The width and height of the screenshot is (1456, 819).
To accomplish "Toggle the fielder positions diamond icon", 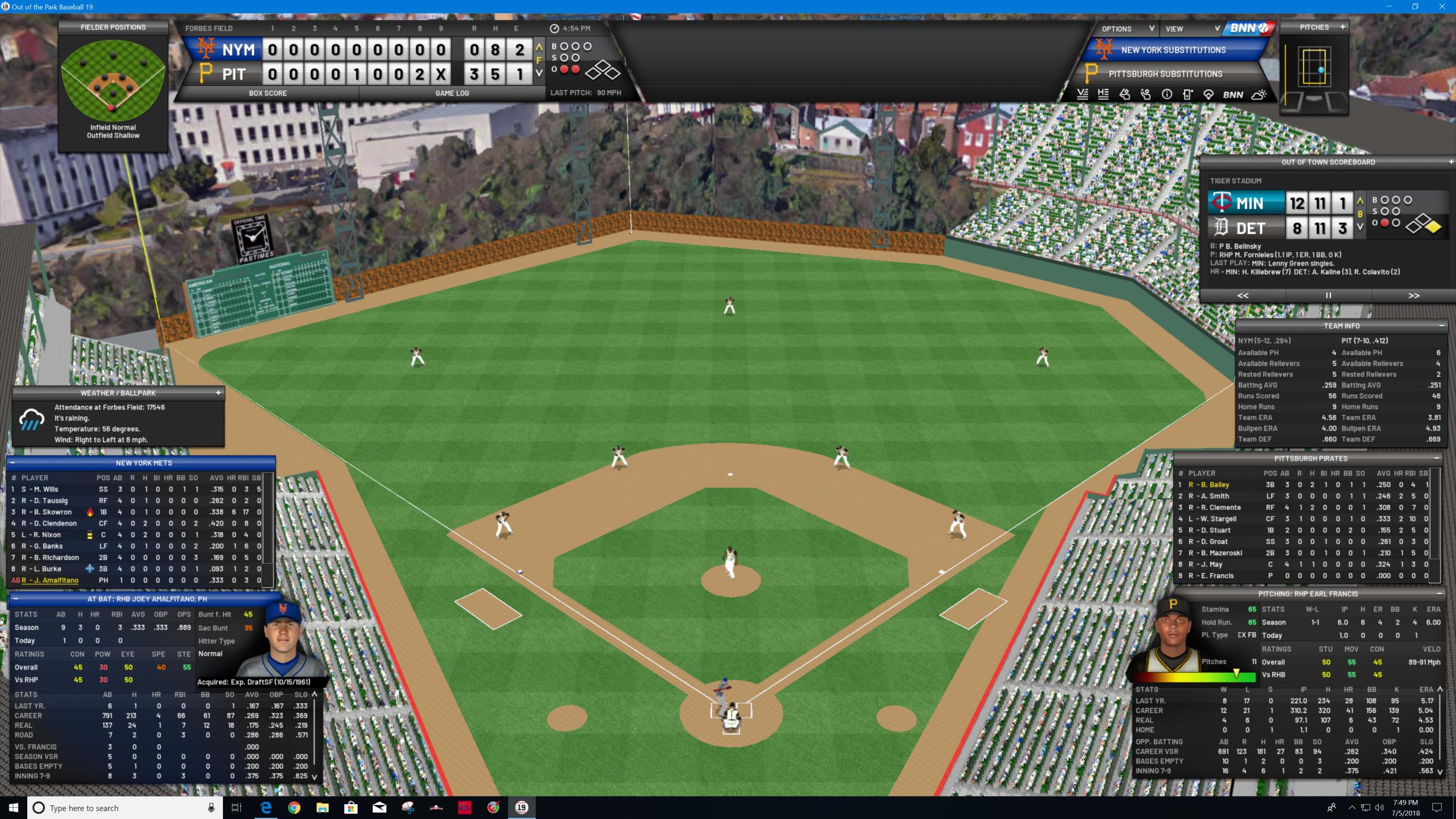I will click(1208, 95).
